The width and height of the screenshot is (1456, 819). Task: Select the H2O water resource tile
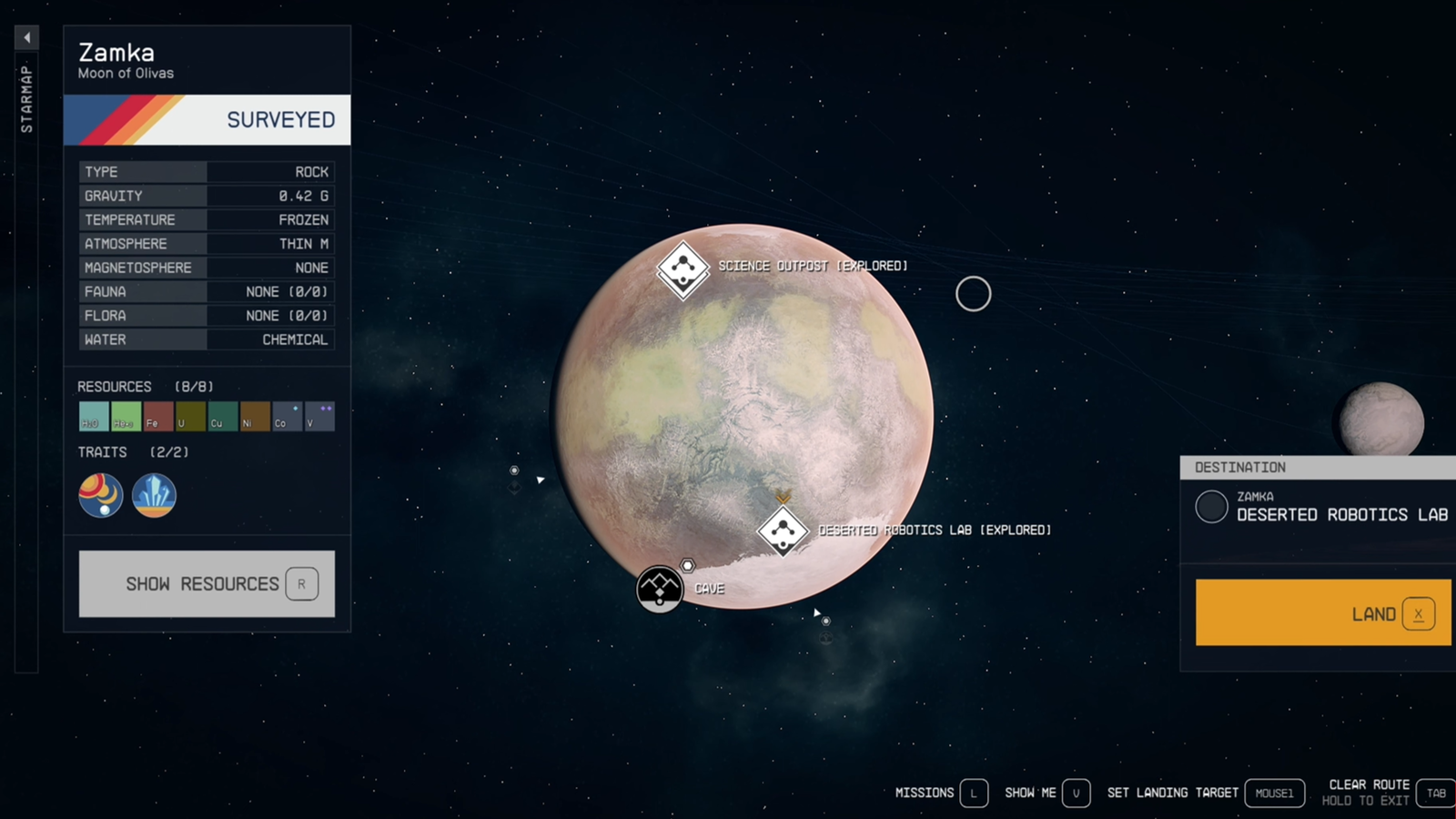[94, 416]
